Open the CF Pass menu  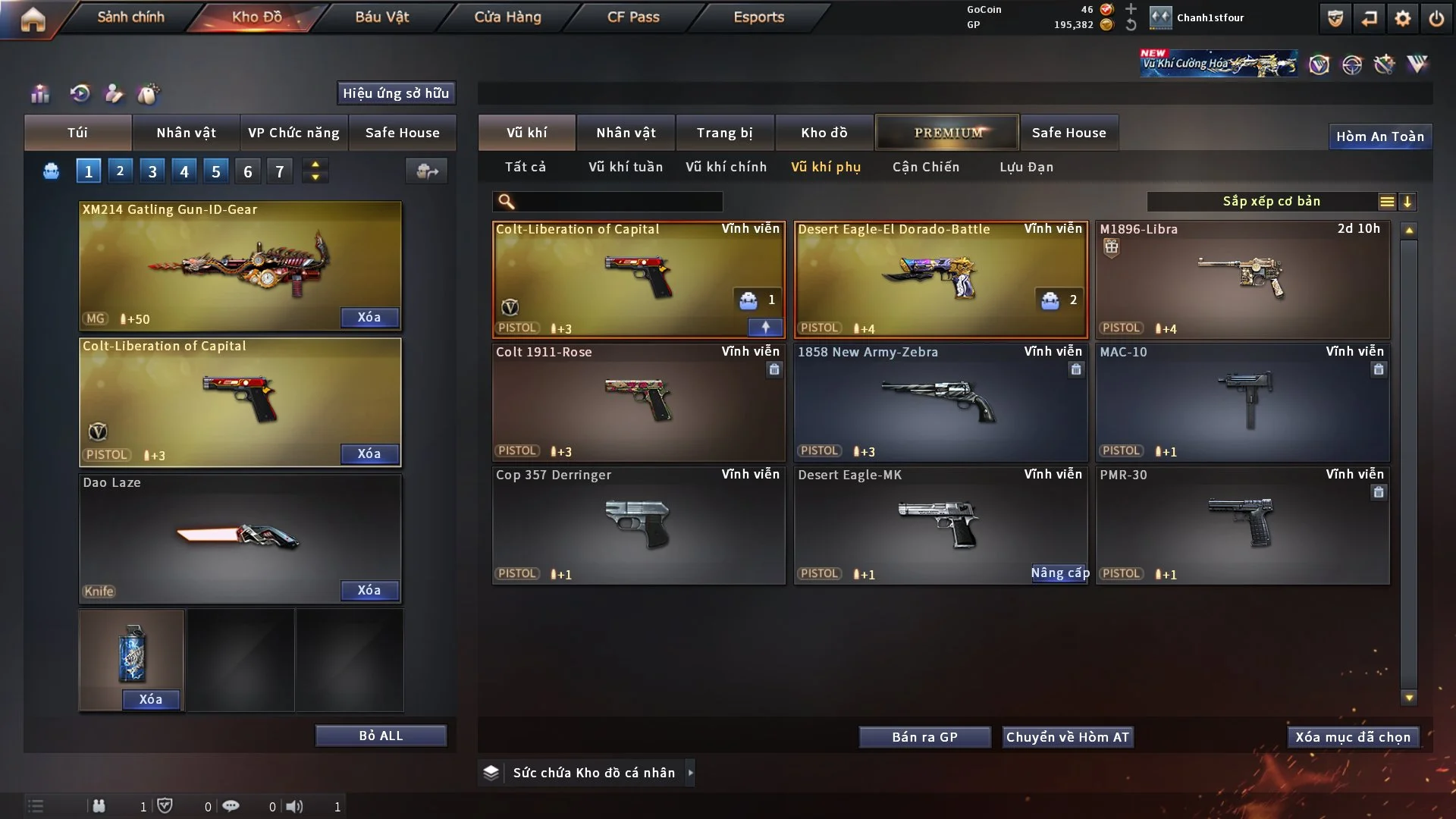(633, 17)
